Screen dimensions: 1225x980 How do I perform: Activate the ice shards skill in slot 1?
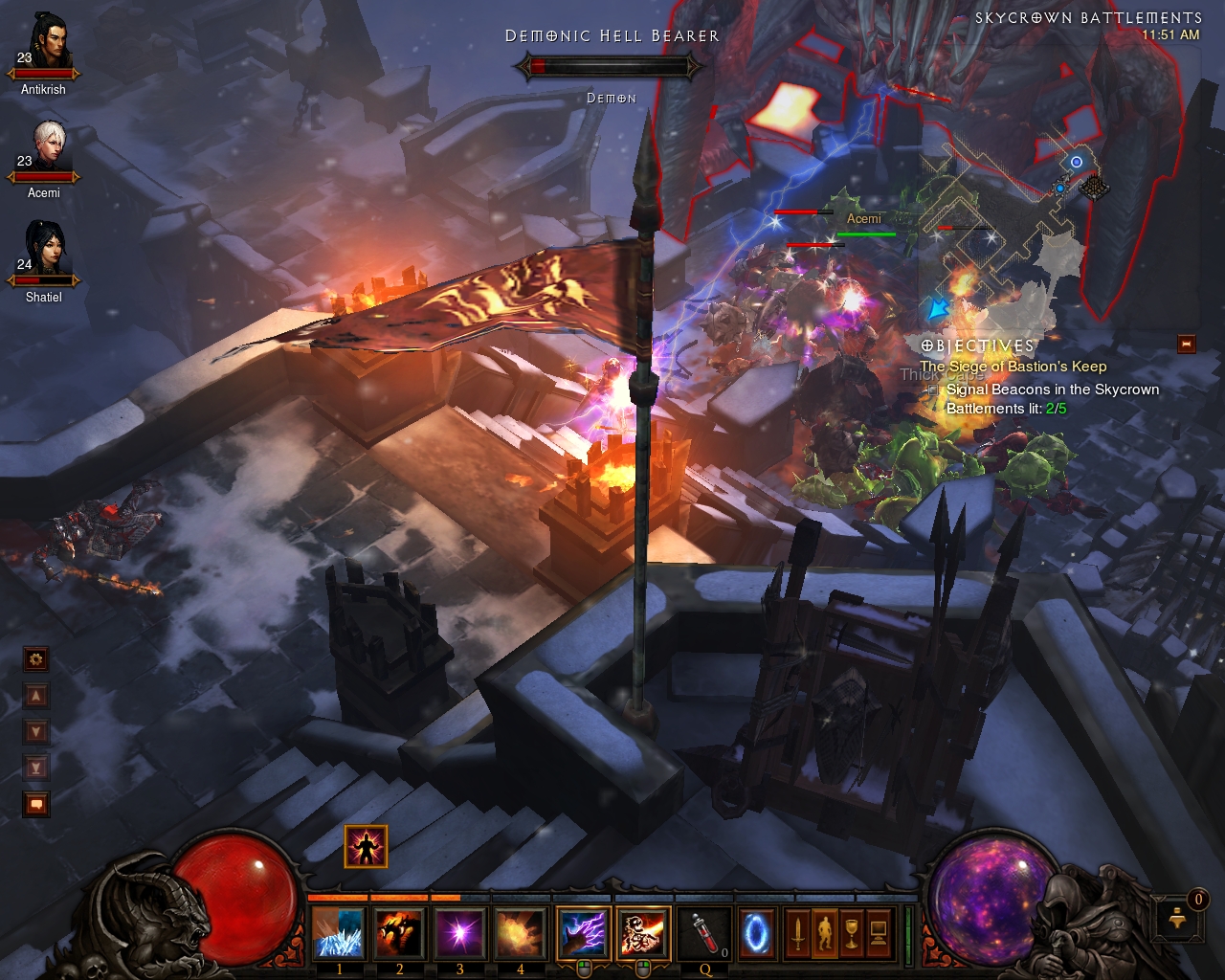(x=339, y=932)
